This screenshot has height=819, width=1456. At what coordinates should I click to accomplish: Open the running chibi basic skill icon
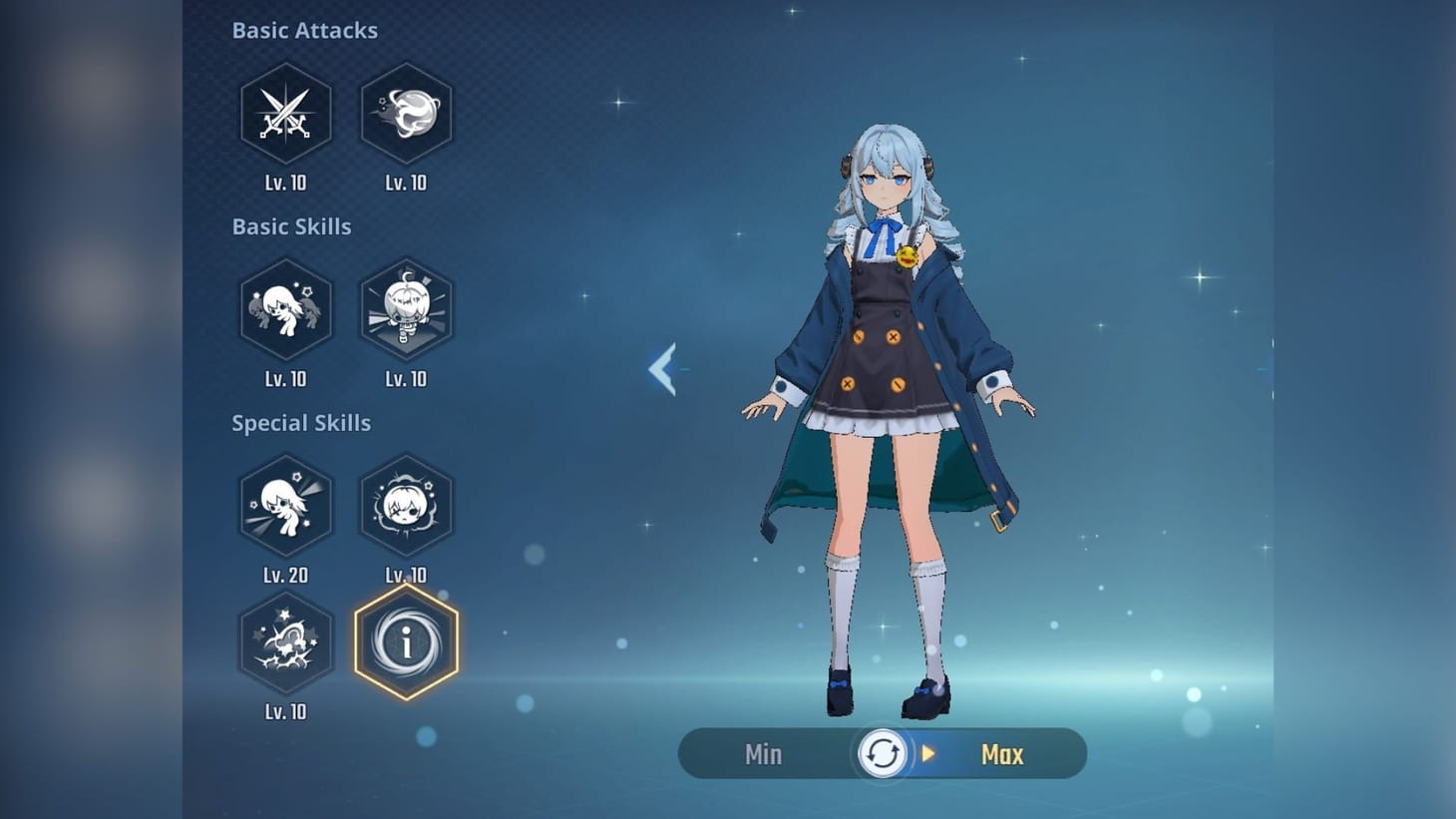[286, 309]
